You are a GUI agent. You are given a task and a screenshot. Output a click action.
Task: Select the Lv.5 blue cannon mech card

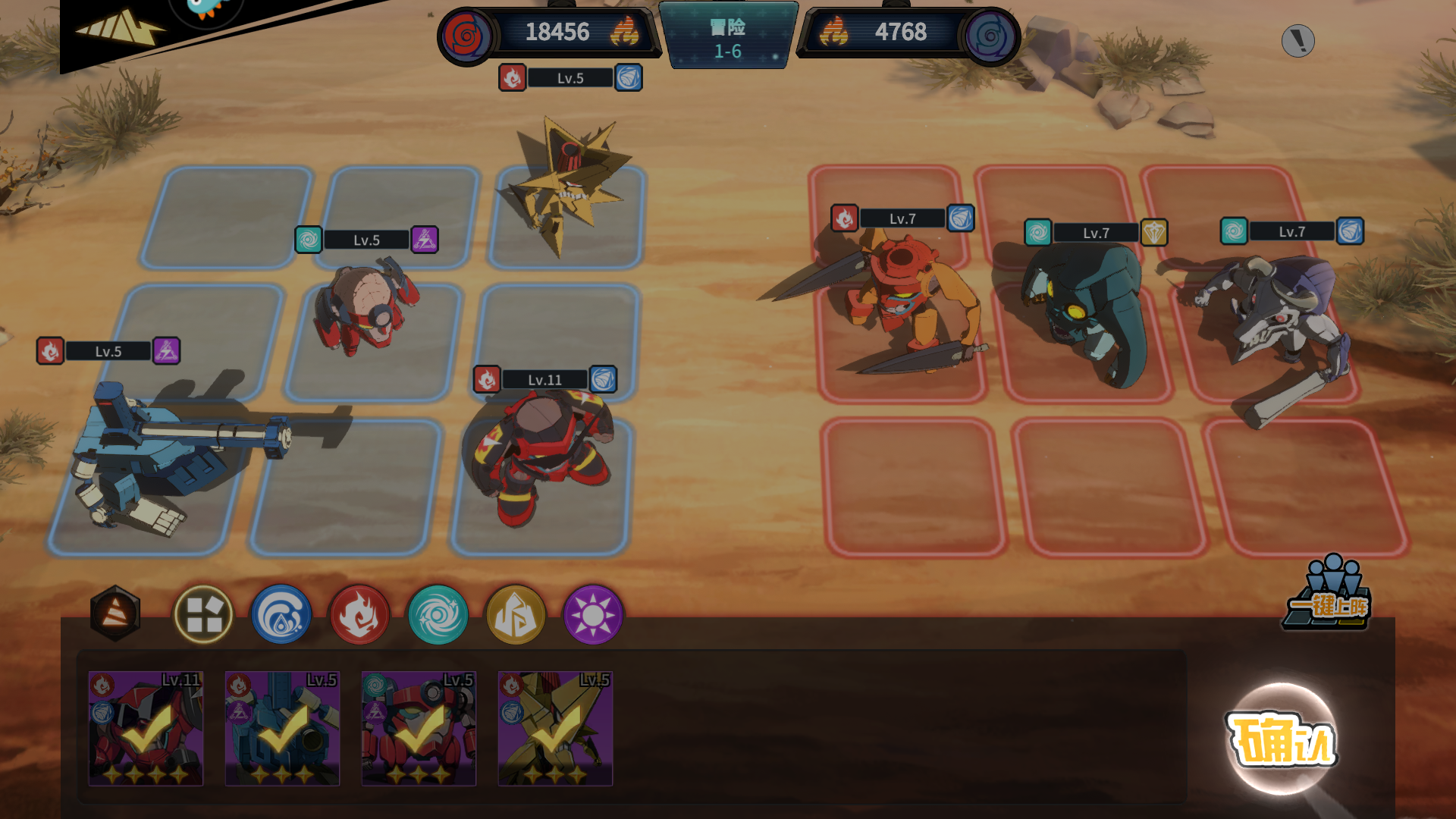pyautogui.click(x=282, y=728)
